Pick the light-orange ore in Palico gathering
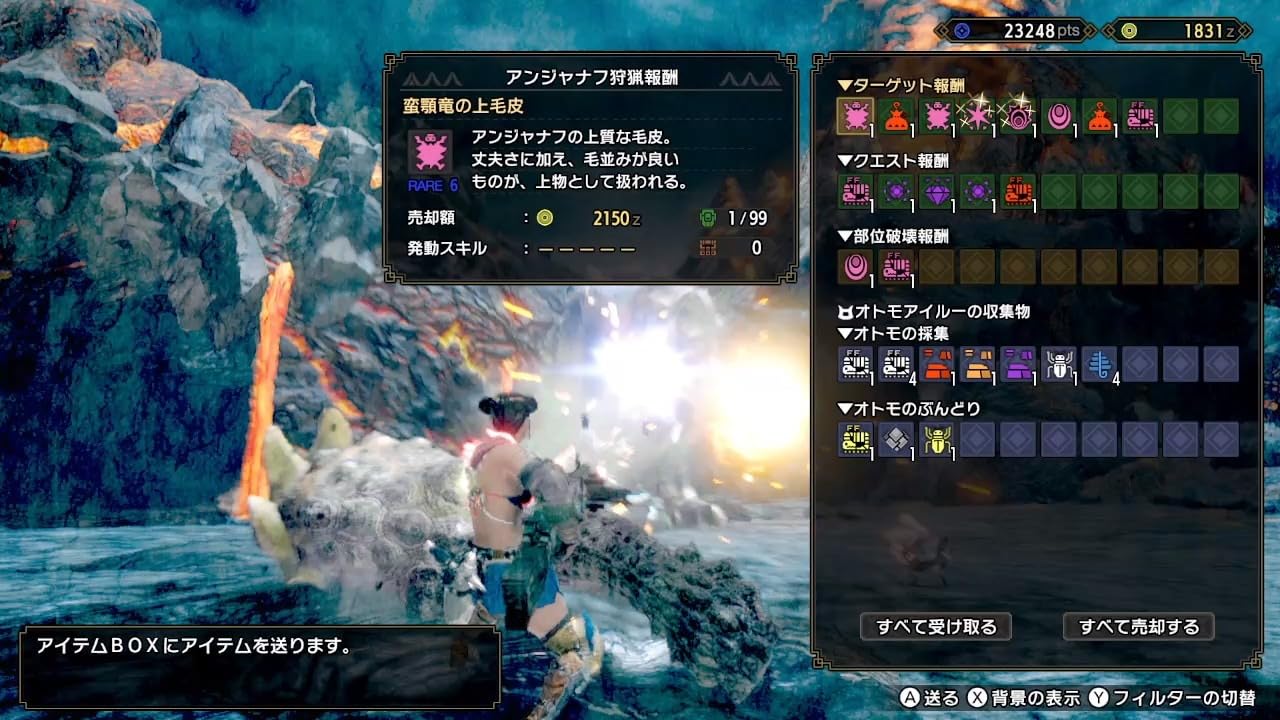This screenshot has width=1280, height=720. 977,364
